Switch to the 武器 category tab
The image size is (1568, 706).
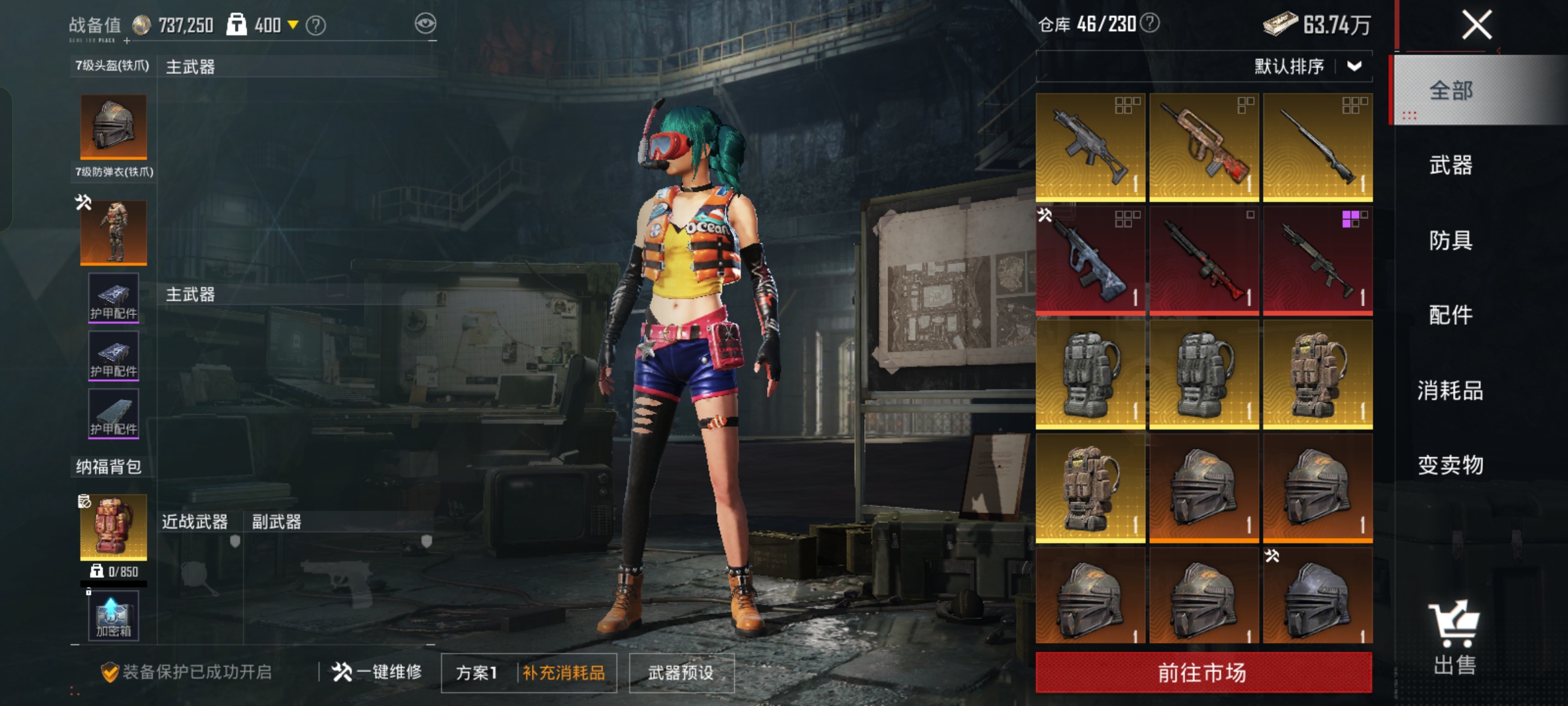click(x=1450, y=165)
